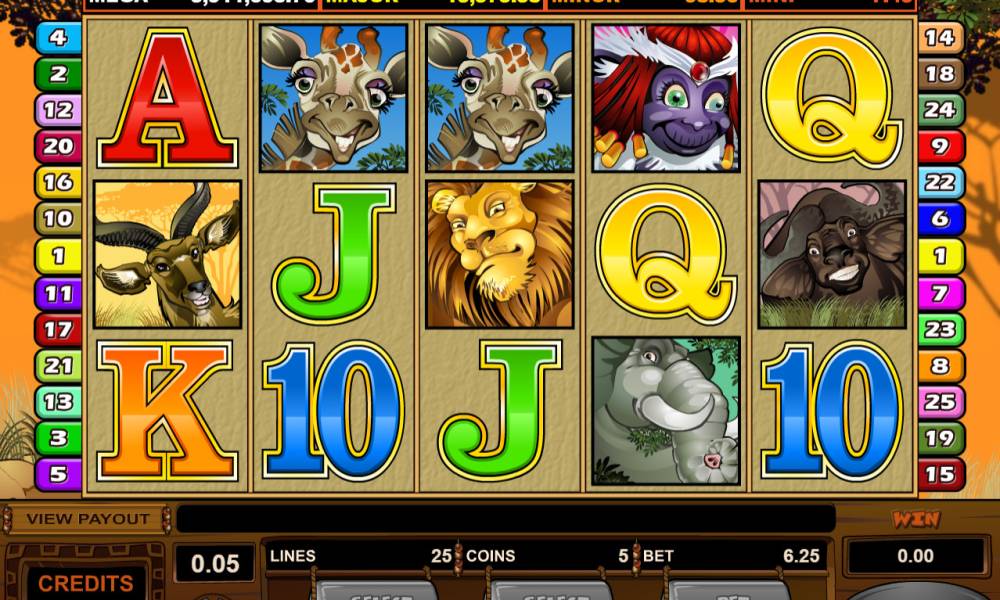Click payline 12 indicator
1000x600 pixels.
(x=58, y=110)
